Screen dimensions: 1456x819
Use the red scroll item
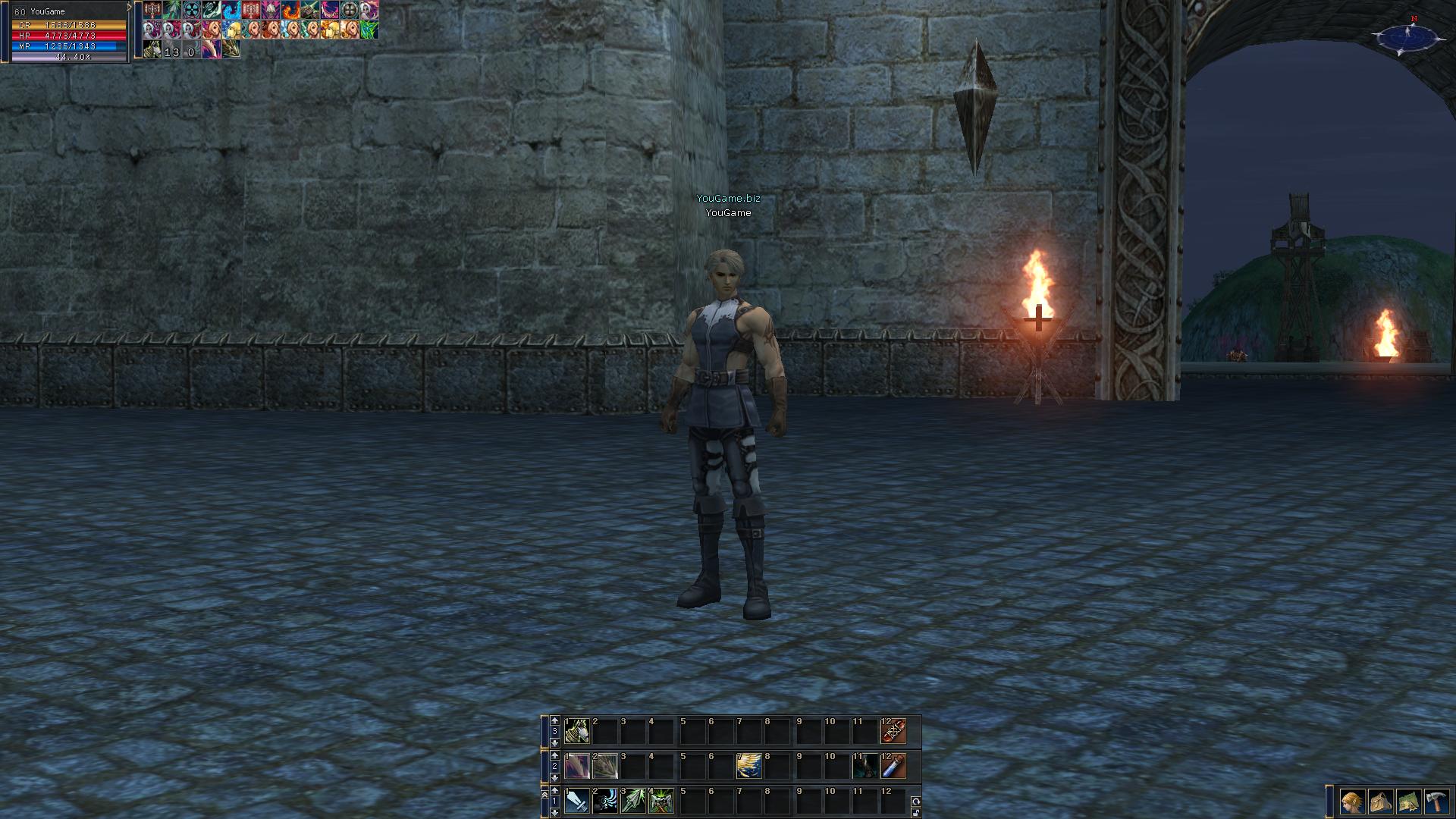(893, 732)
